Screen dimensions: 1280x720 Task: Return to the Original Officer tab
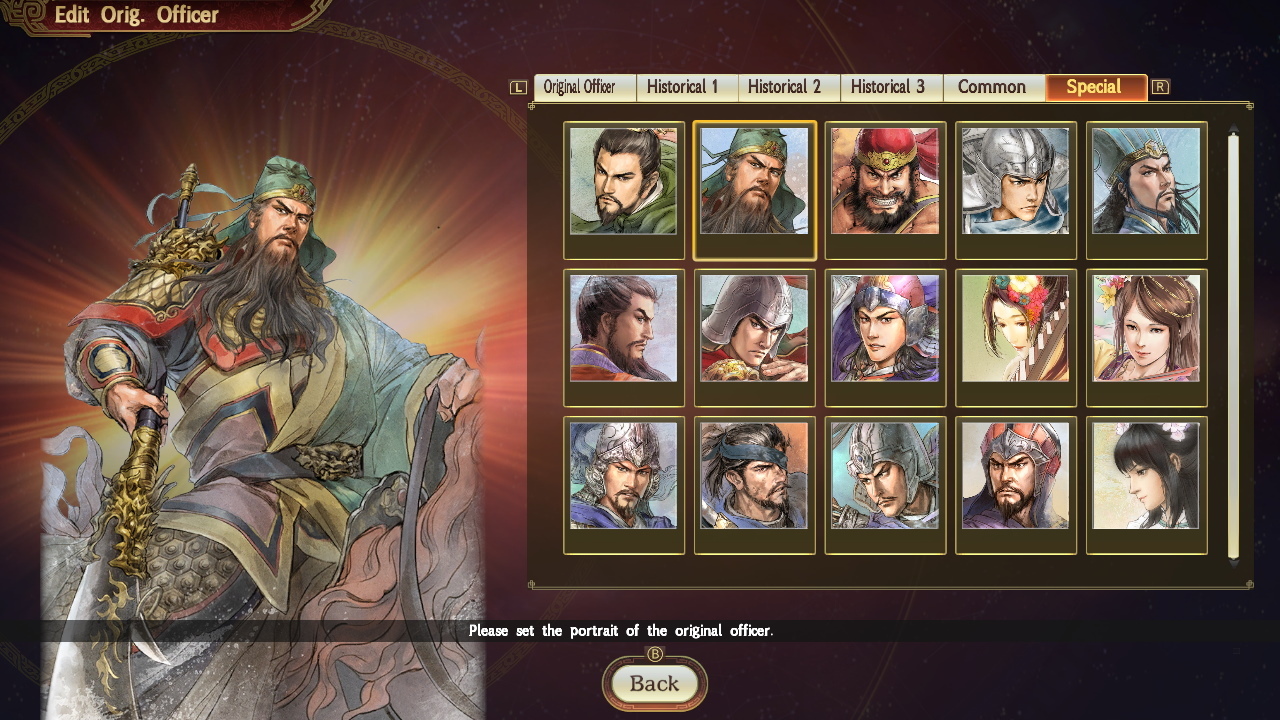pos(584,87)
